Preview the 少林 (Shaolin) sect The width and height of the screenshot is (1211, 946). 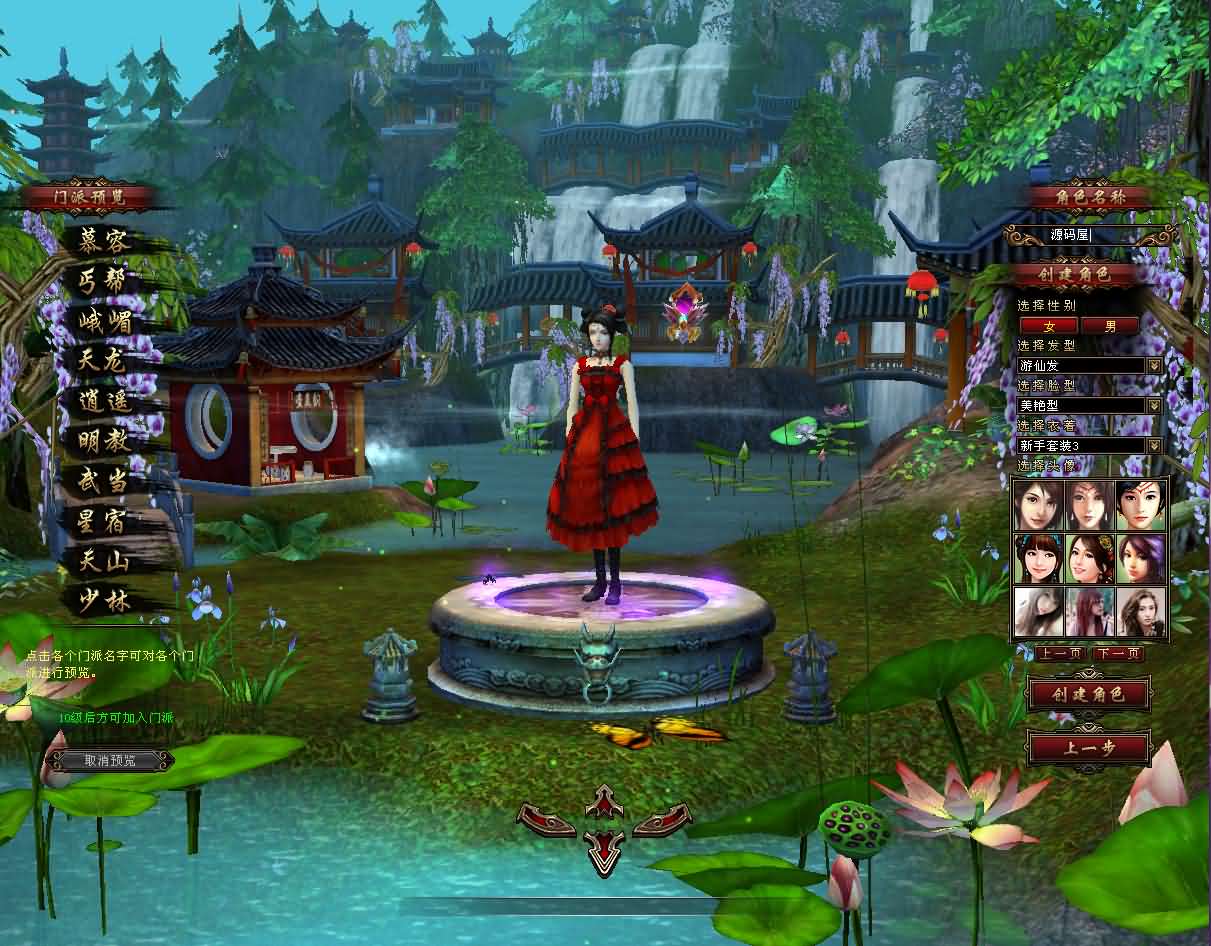pyautogui.click(x=105, y=601)
